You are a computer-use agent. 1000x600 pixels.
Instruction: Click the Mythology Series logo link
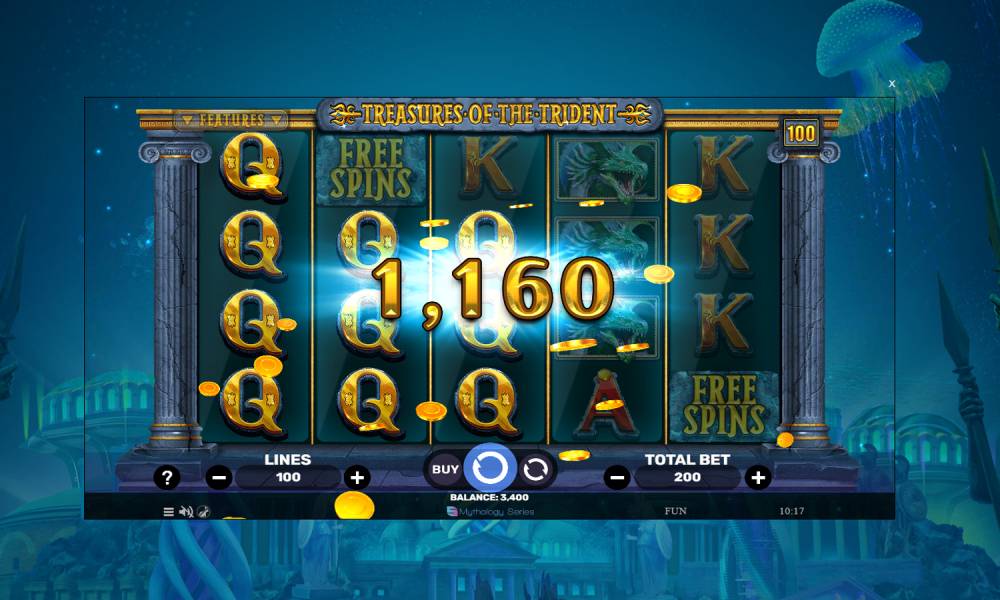pyautogui.click(x=490, y=511)
